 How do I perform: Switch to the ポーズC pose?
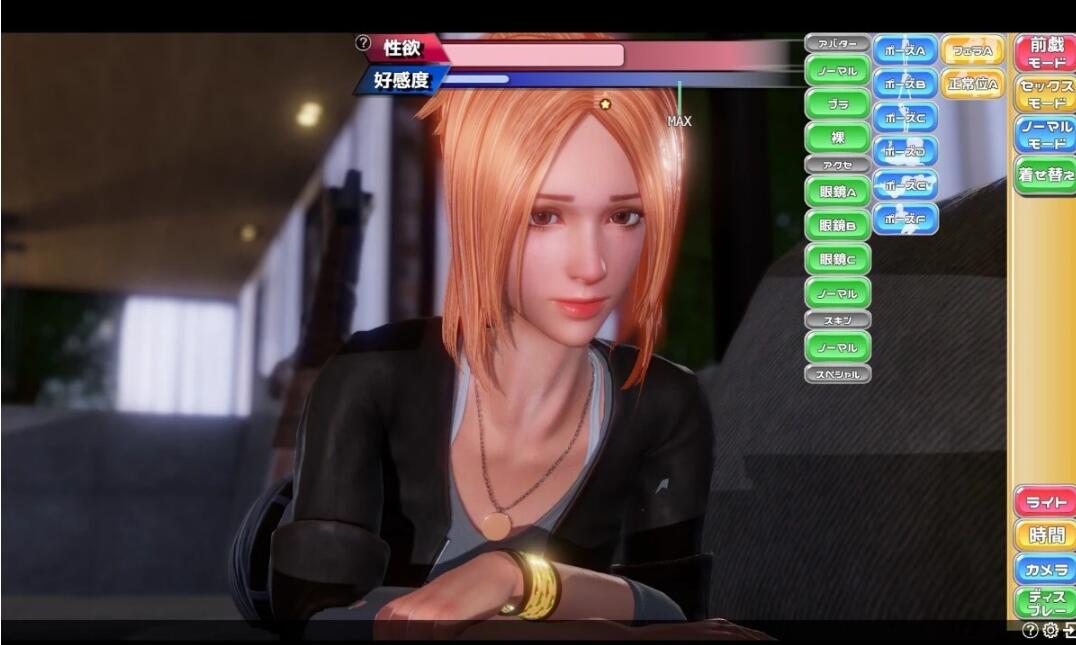[x=905, y=117]
